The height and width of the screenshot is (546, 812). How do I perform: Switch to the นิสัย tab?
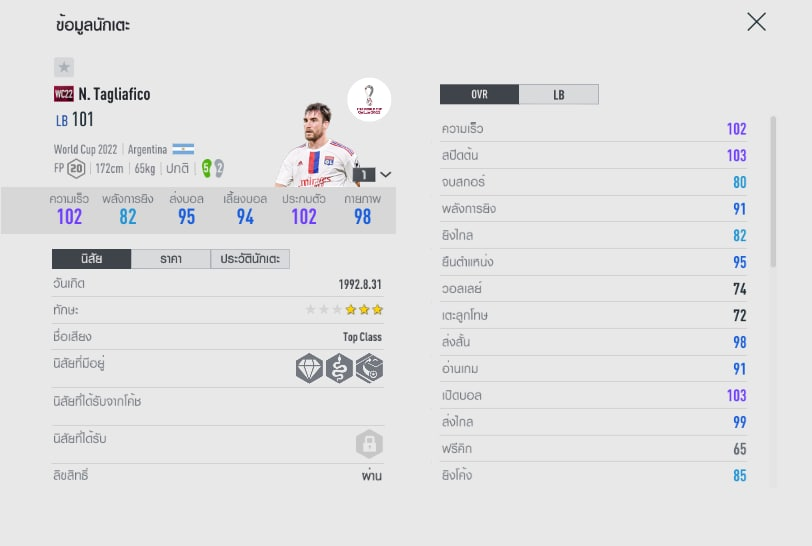pos(91,259)
